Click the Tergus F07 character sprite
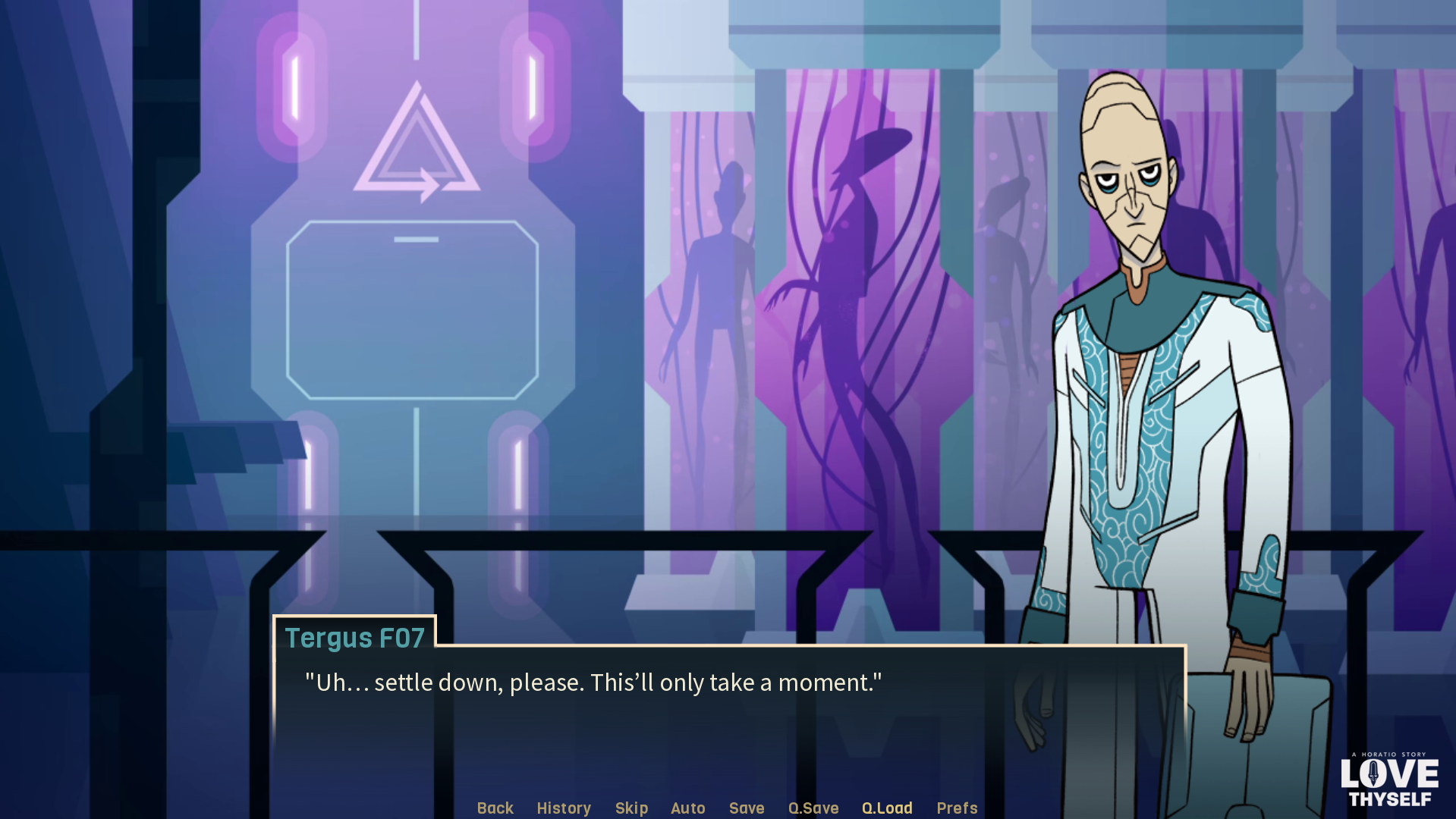1456x819 pixels. click(1138, 379)
